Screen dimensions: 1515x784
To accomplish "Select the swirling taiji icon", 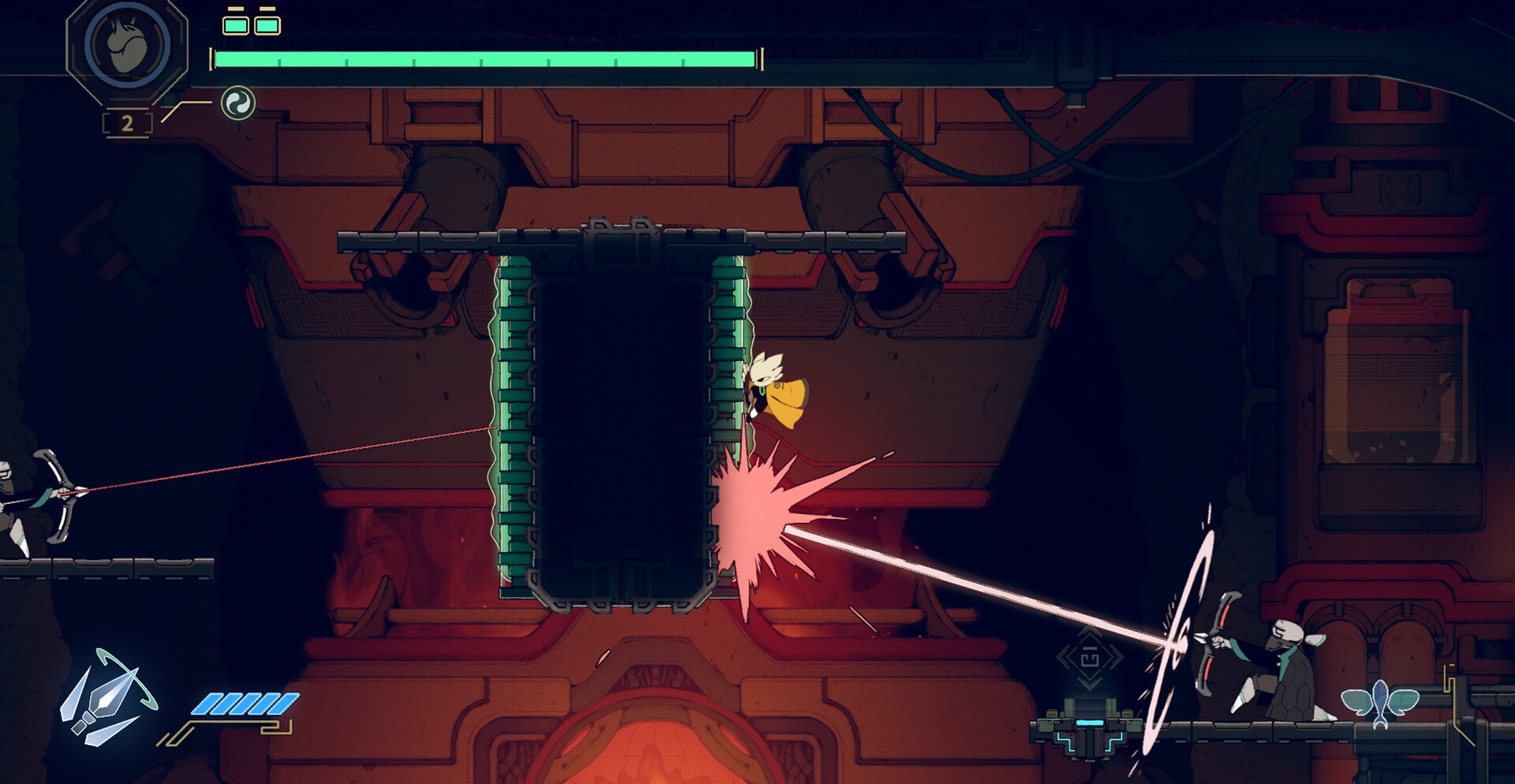I will pos(238,103).
